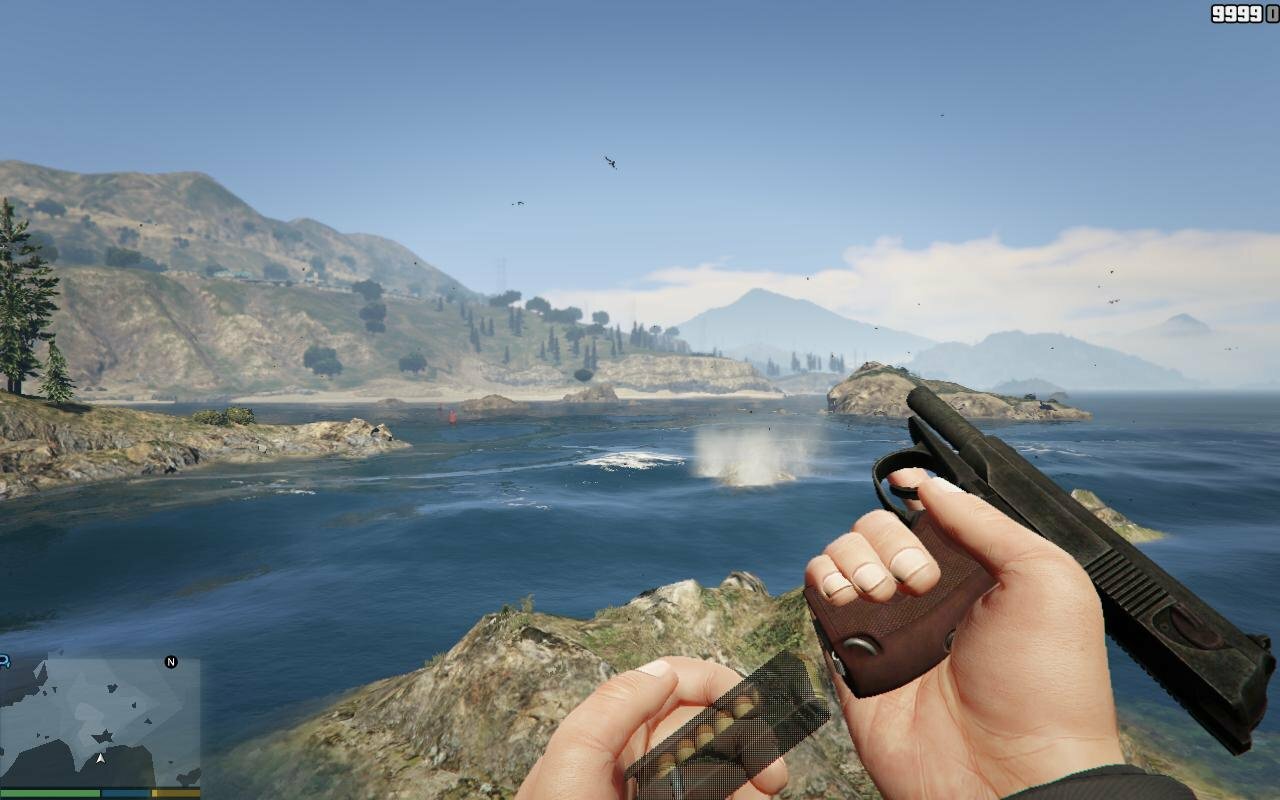Click the white player arrow on minimap
Screen dimensions: 1280x800
click(x=100, y=758)
